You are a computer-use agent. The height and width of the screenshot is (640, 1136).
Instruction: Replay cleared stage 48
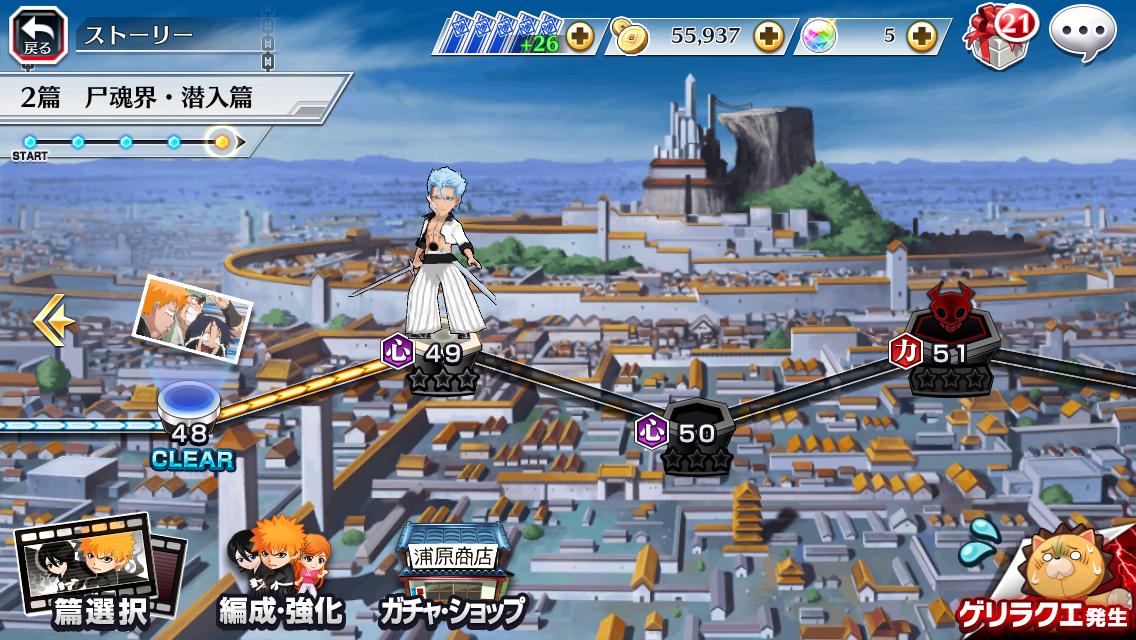point(188,410)
